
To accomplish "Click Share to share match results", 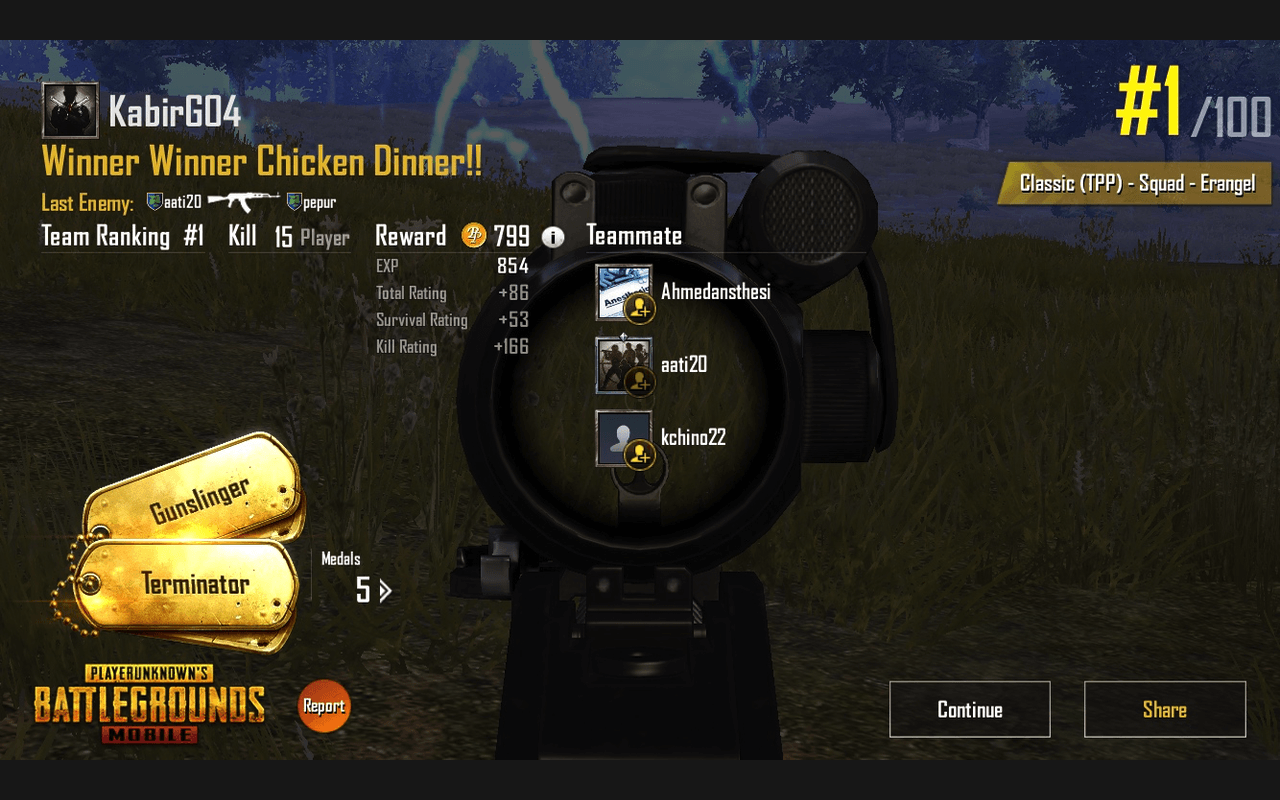I will 1164,709.
